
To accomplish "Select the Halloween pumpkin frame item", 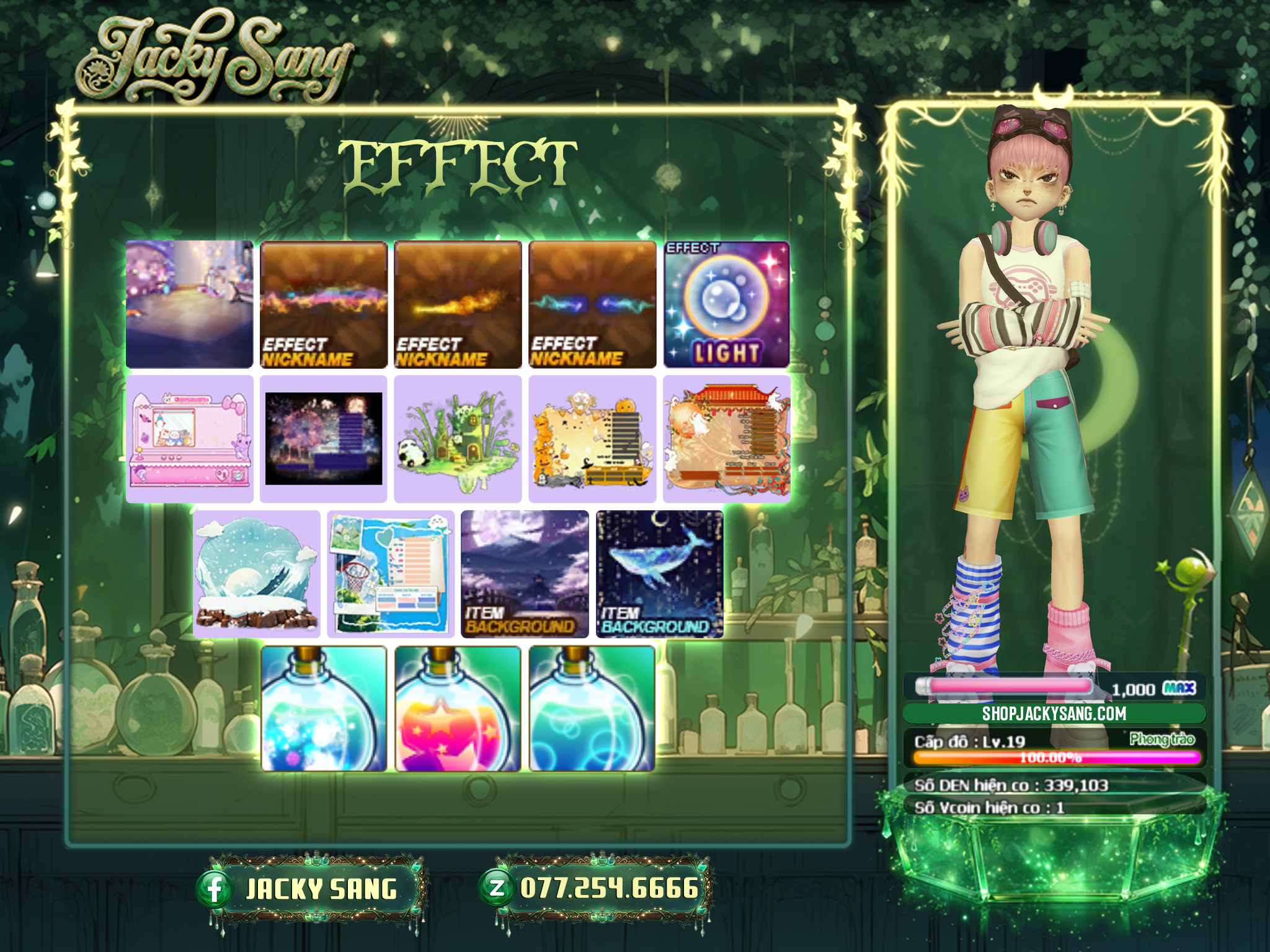I will [592, 439].
